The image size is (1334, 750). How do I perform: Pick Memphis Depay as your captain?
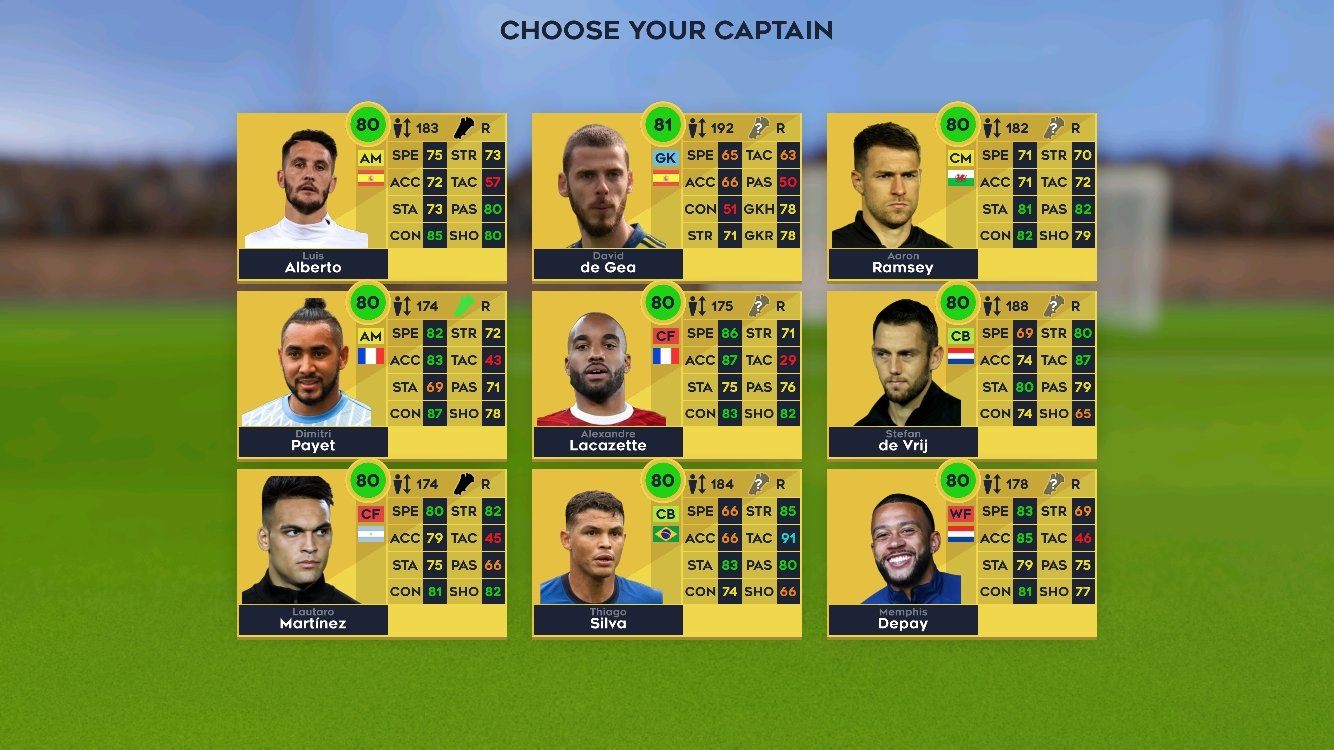(x=961, y=553)
